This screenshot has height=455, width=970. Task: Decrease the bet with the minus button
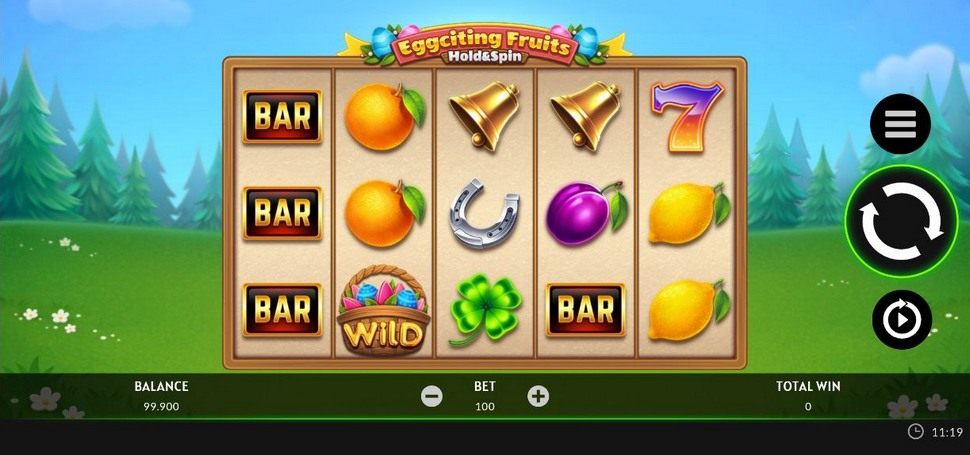(x=432, y=396)
